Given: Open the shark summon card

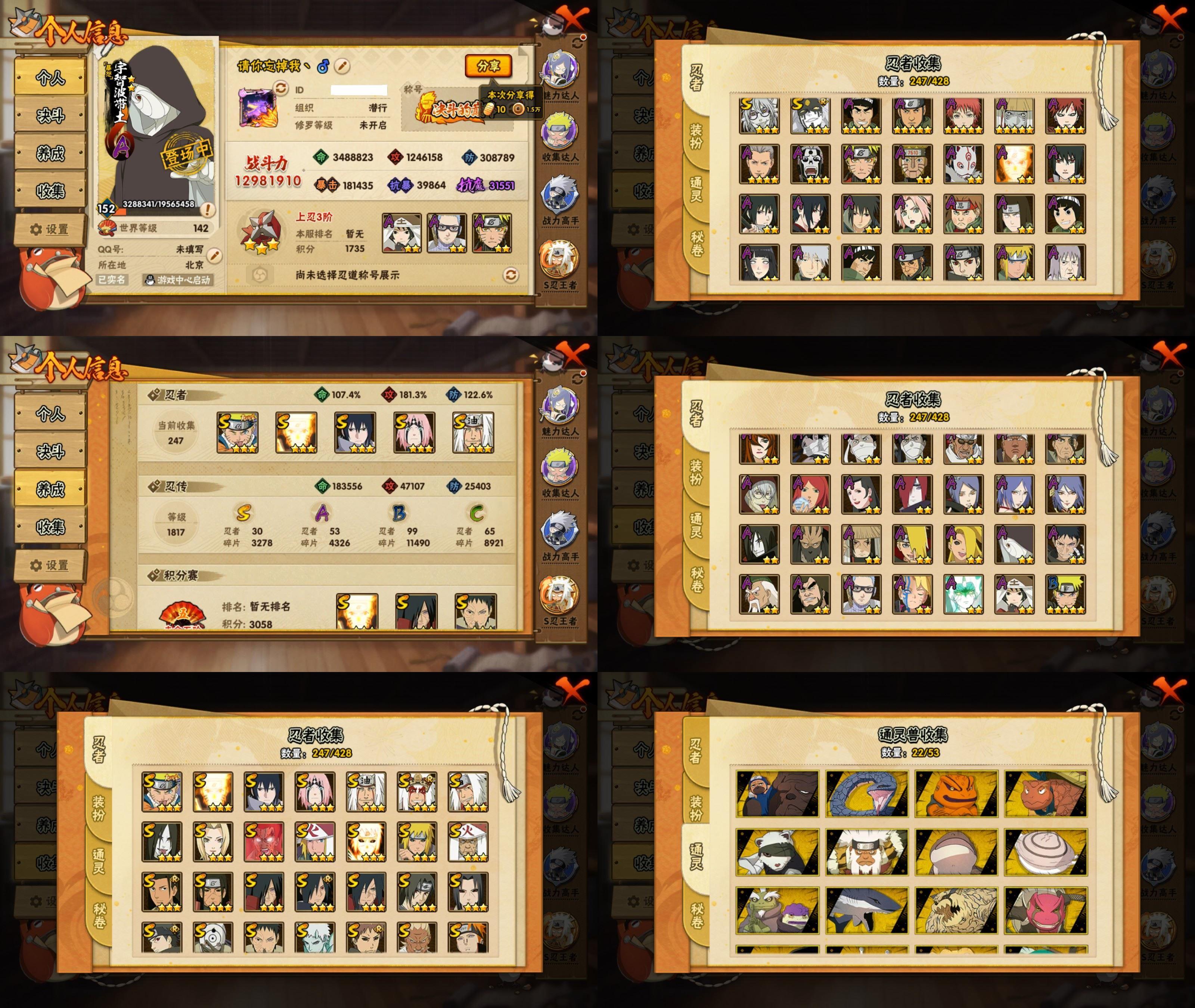Looking at the screenshot, I should (x=866, y=910).
